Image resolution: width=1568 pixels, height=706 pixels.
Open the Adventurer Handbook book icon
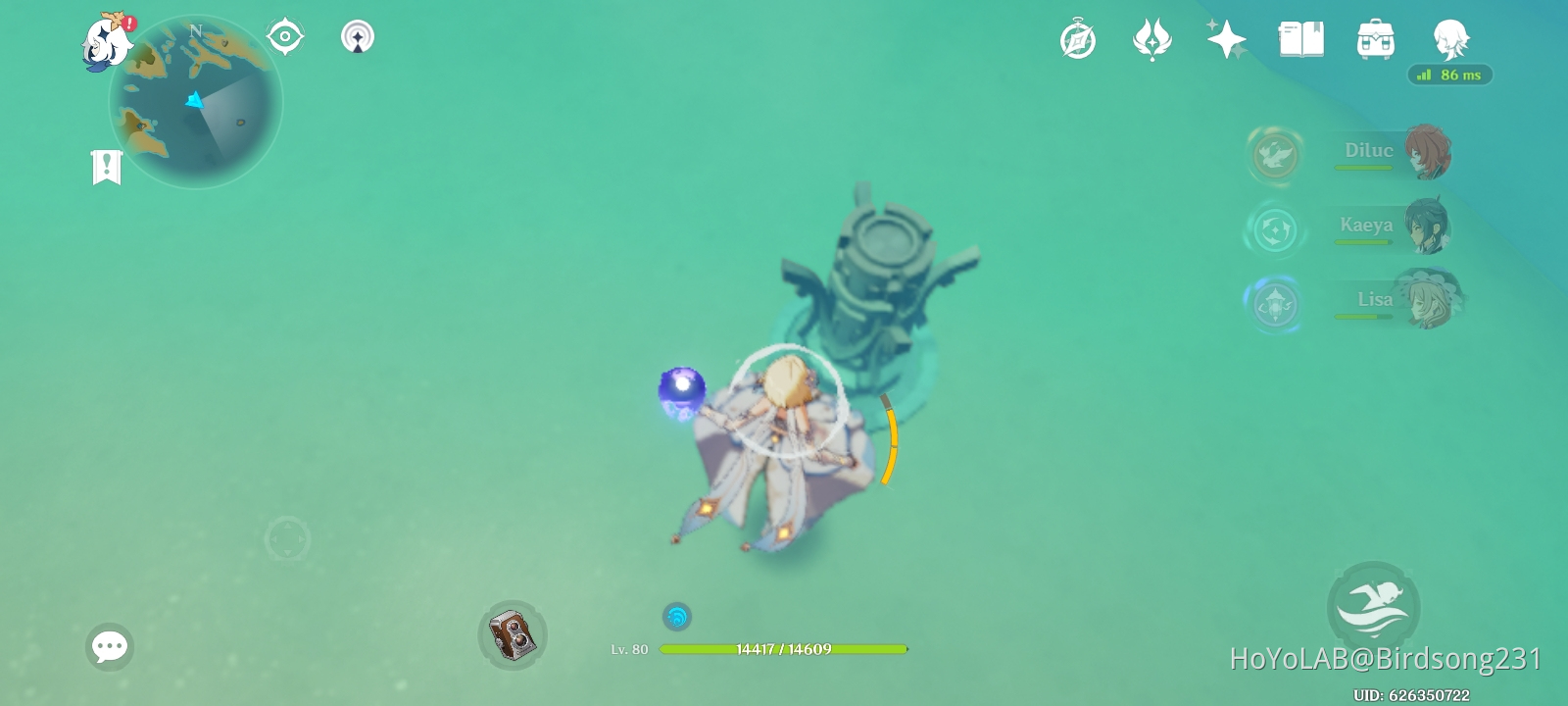point(1300,37)
